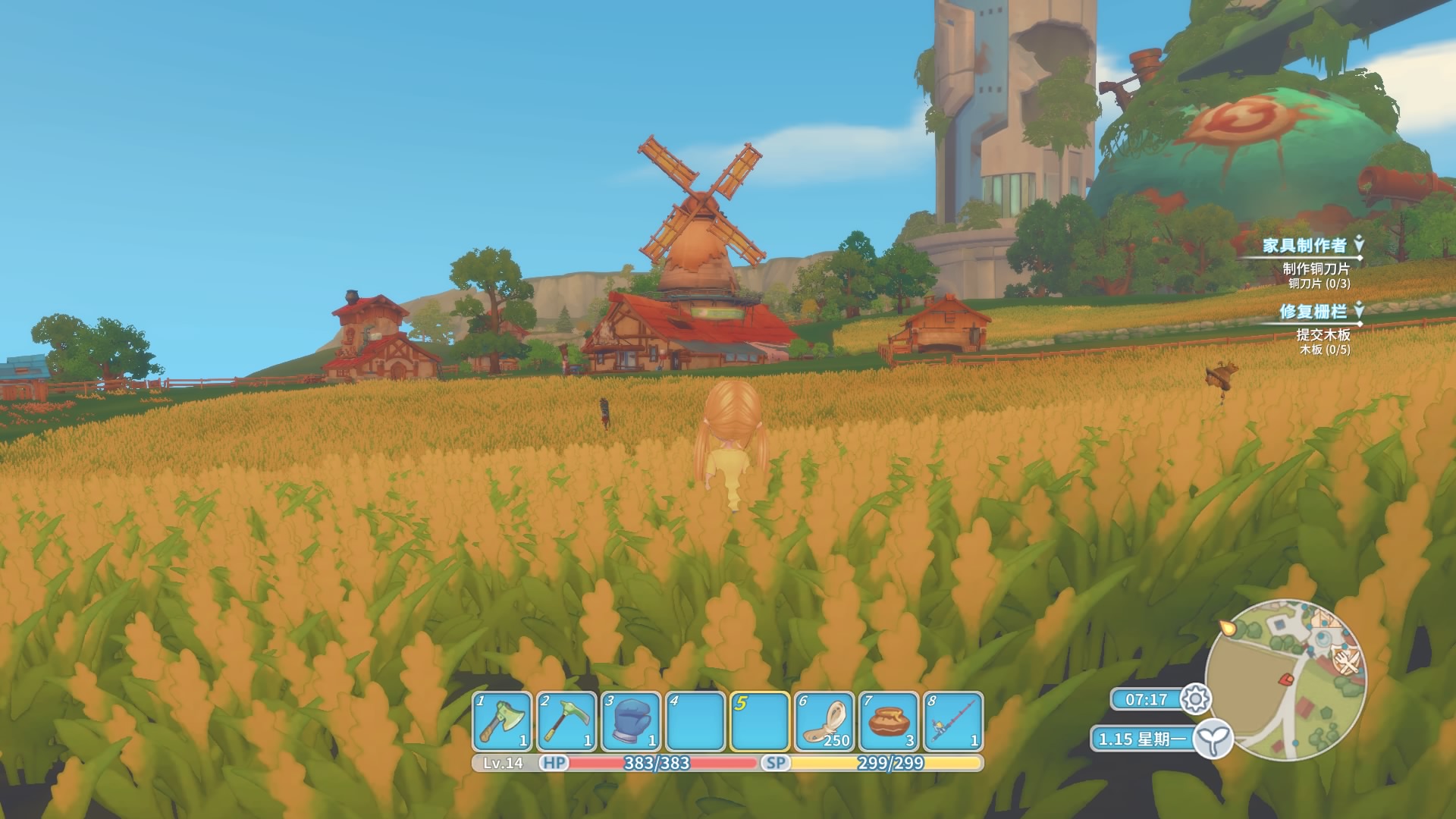This screenshot has width=1456, height=819.
Task: Open the 家具制作者 quest tracker entry
Action: [x=1304, y=245]
